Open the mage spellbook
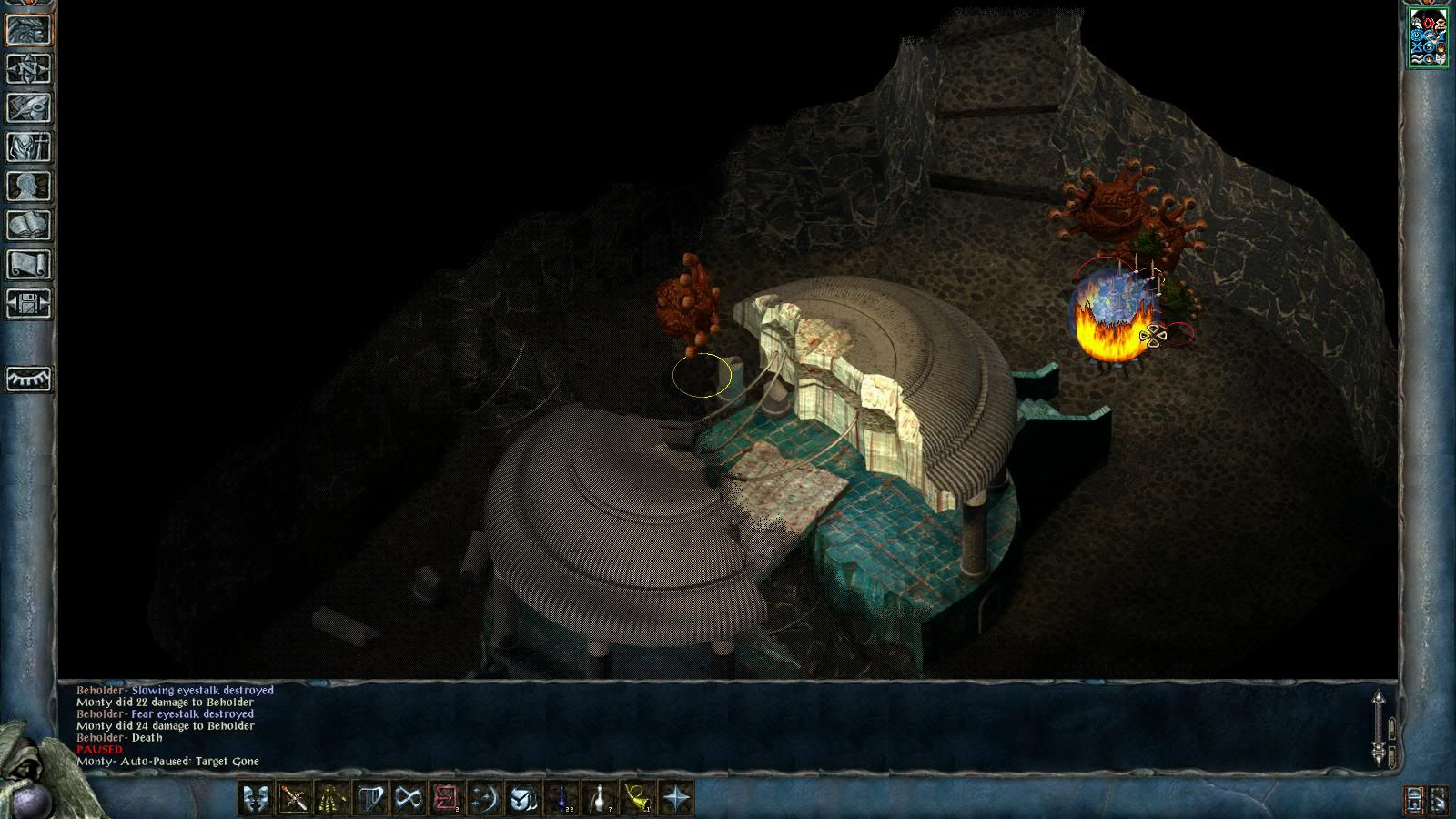 pos(29,225)
